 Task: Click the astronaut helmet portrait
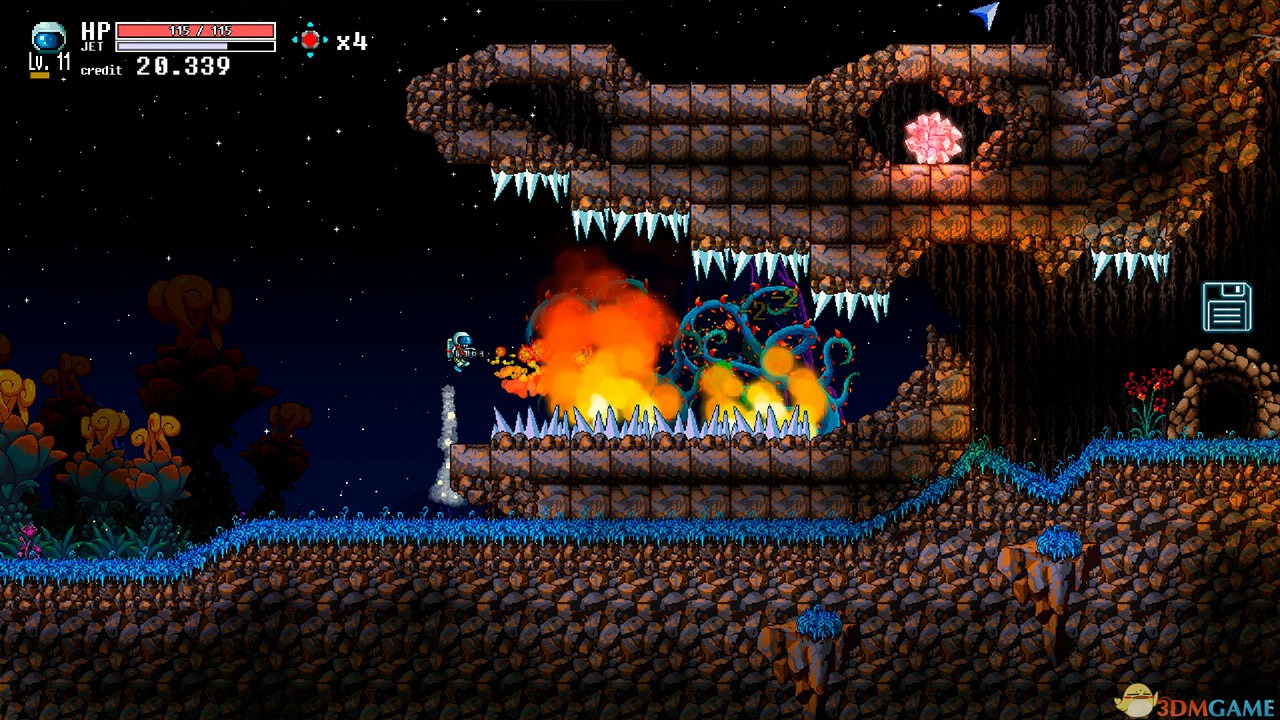pyautogui.click(x=48, y=38)
